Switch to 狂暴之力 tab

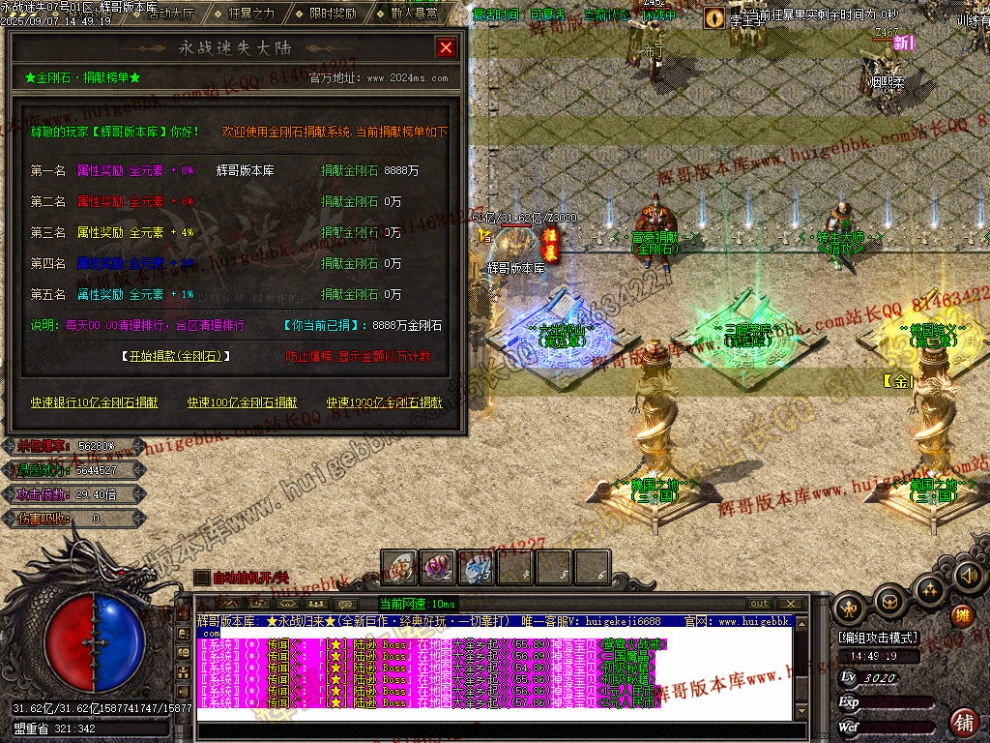tap(251, 14)
